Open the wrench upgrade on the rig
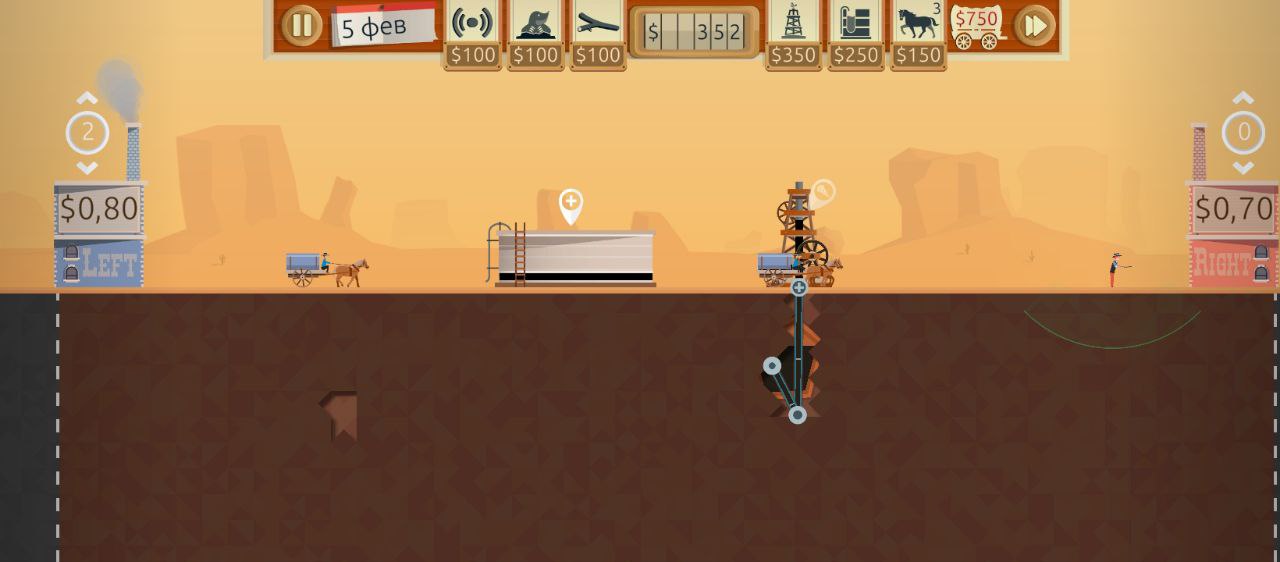Screen dimensions: 1280x562 point(823,192)
